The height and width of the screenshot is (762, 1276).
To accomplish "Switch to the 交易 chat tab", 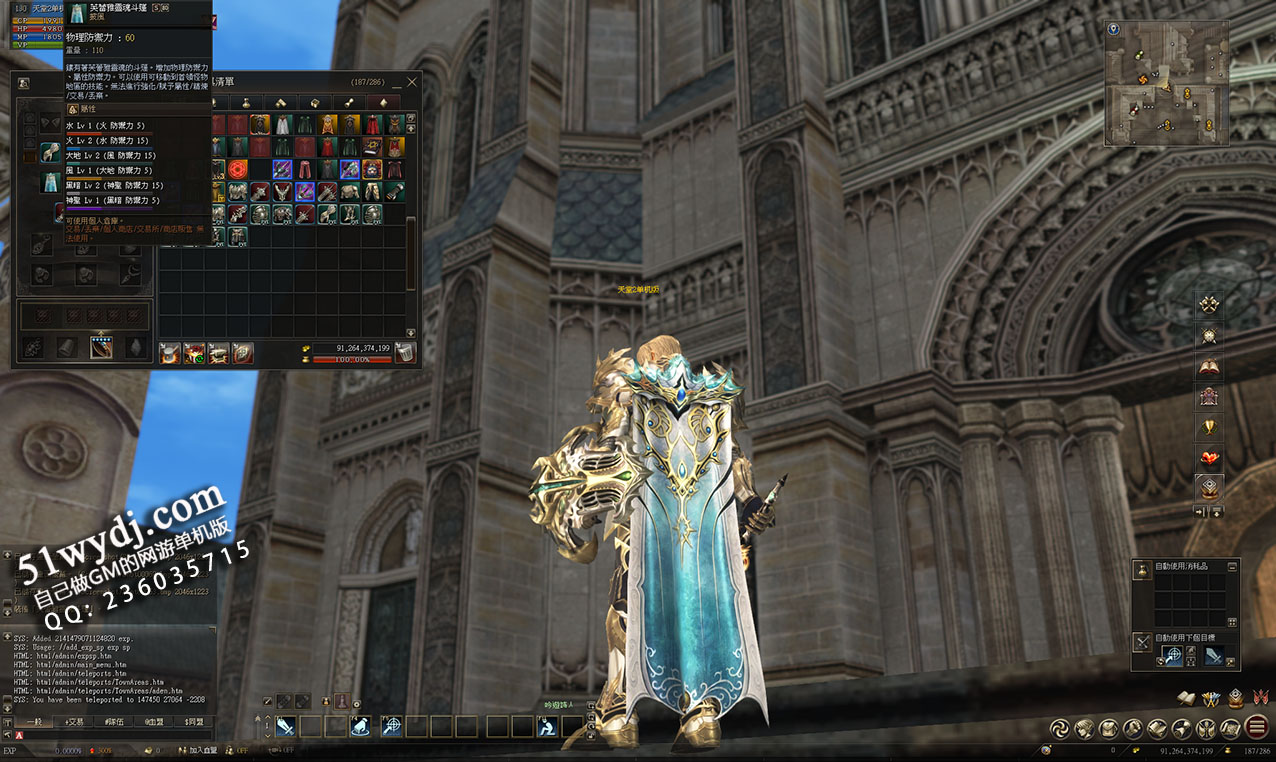I will (74, 721).
